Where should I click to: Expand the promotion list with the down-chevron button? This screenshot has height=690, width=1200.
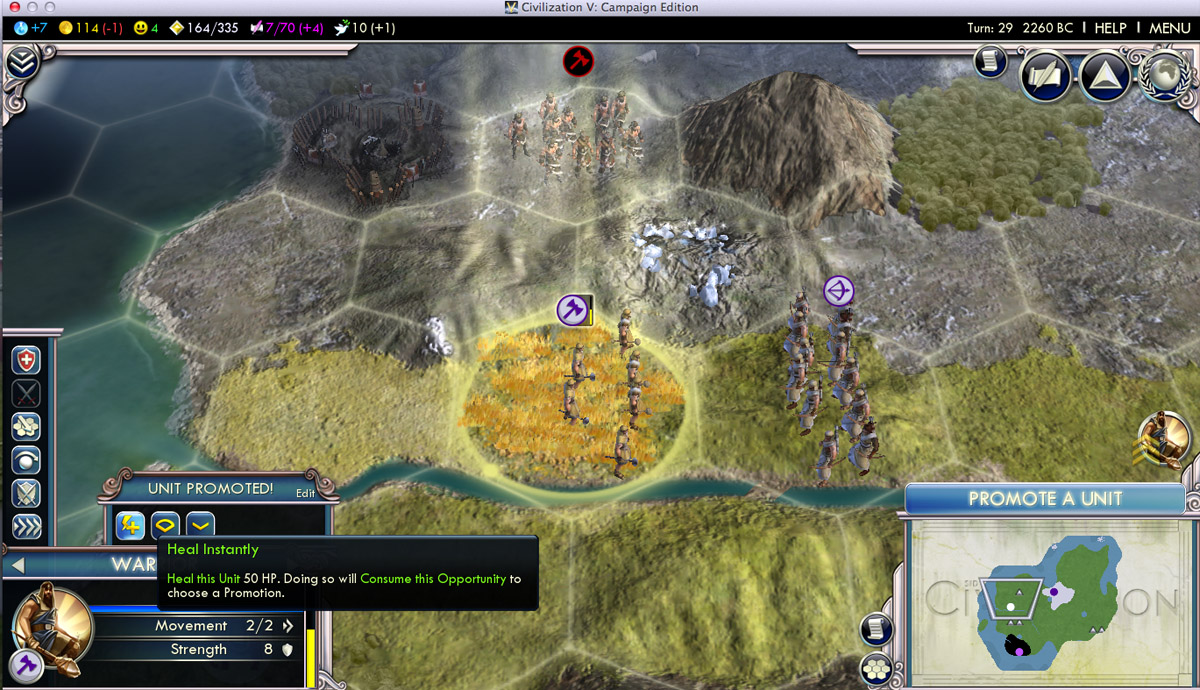click(x=200, y=524)
